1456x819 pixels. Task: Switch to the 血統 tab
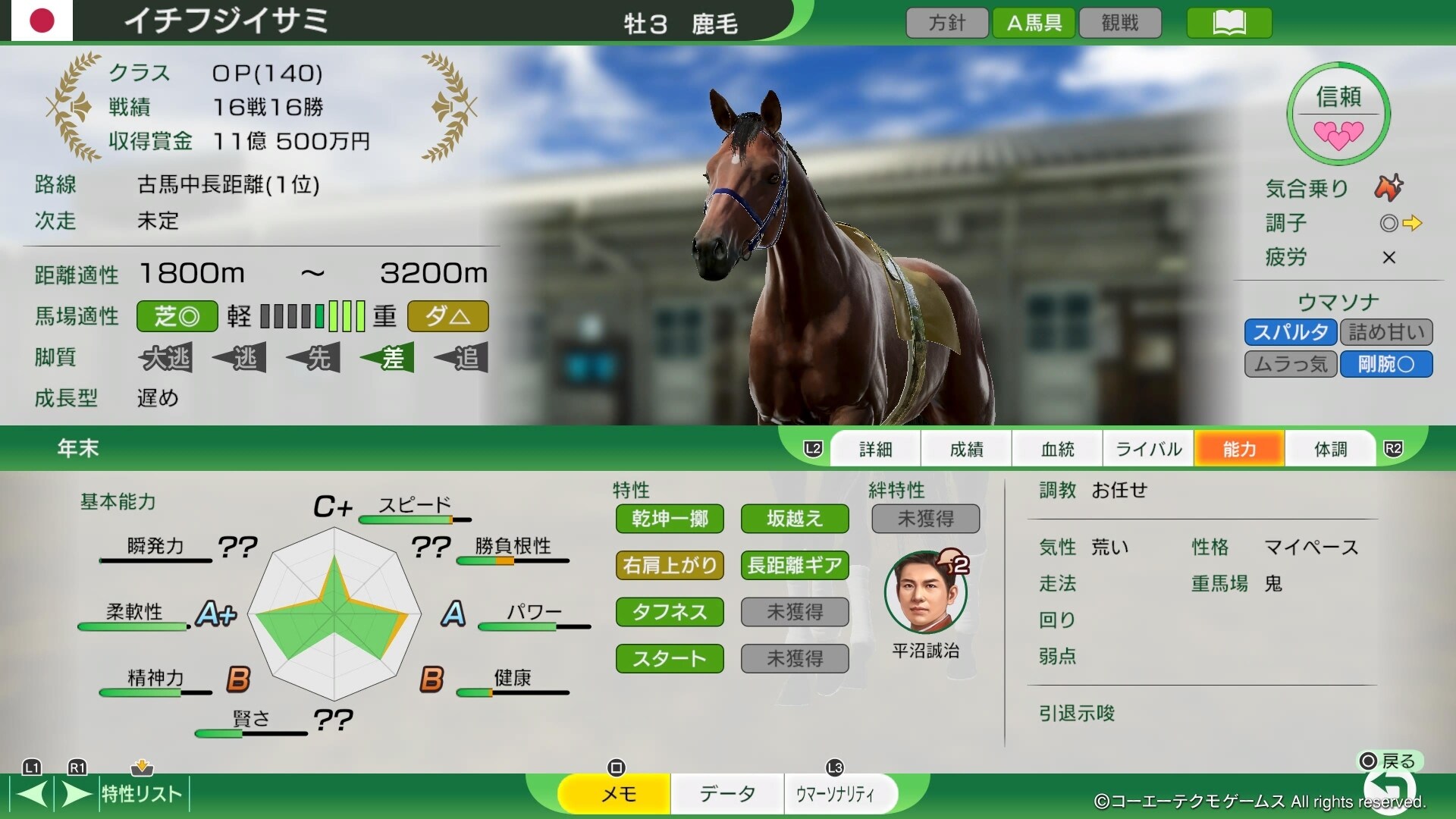click(x=1057, y=448)
